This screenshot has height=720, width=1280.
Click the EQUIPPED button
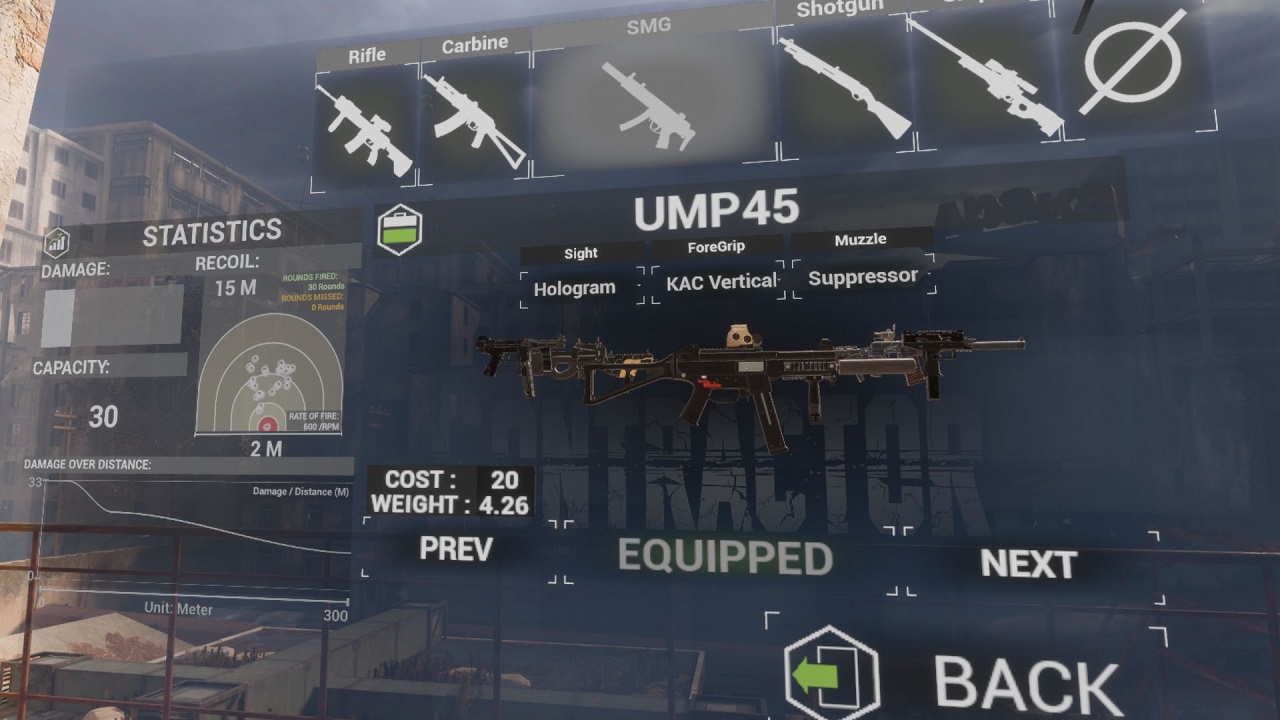725,558
